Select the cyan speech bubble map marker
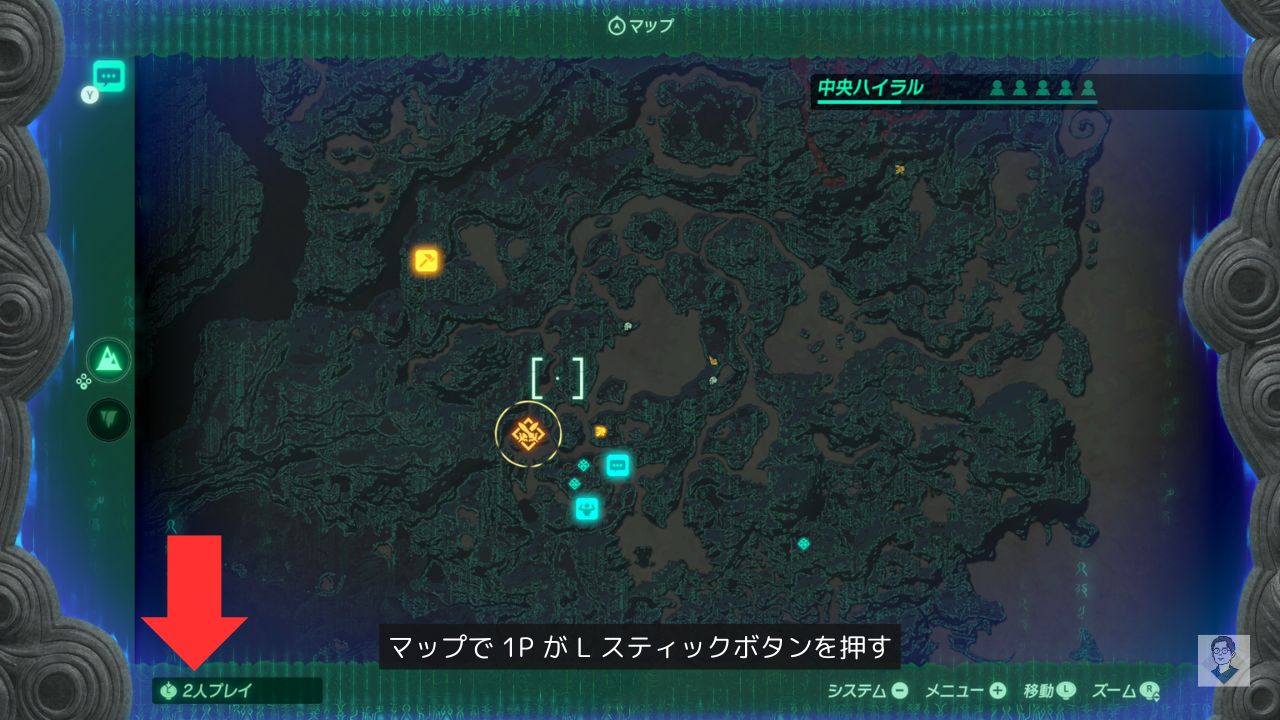The width and height of the screenshot is (1280, 720). click(x=618, y=464)
